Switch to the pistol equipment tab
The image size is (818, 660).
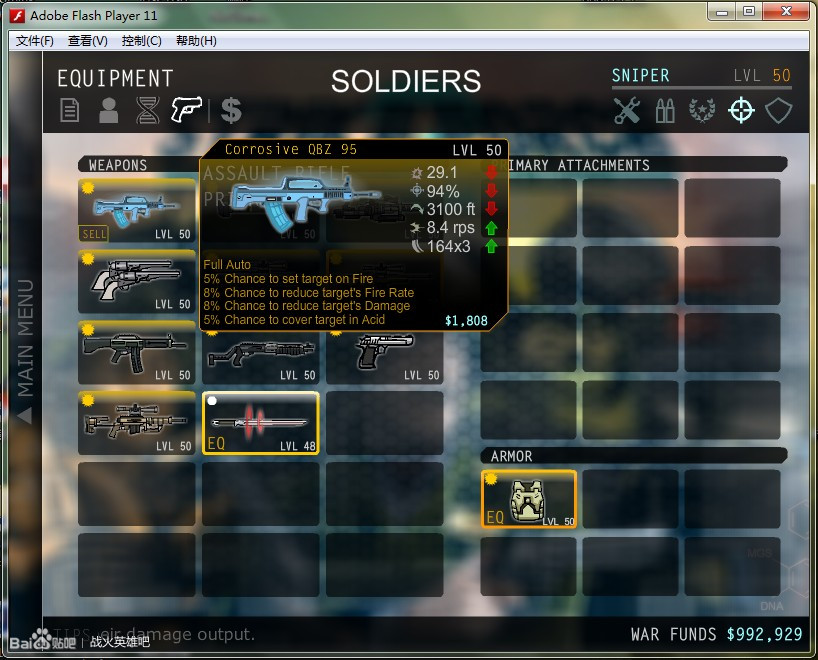(186, 109)
